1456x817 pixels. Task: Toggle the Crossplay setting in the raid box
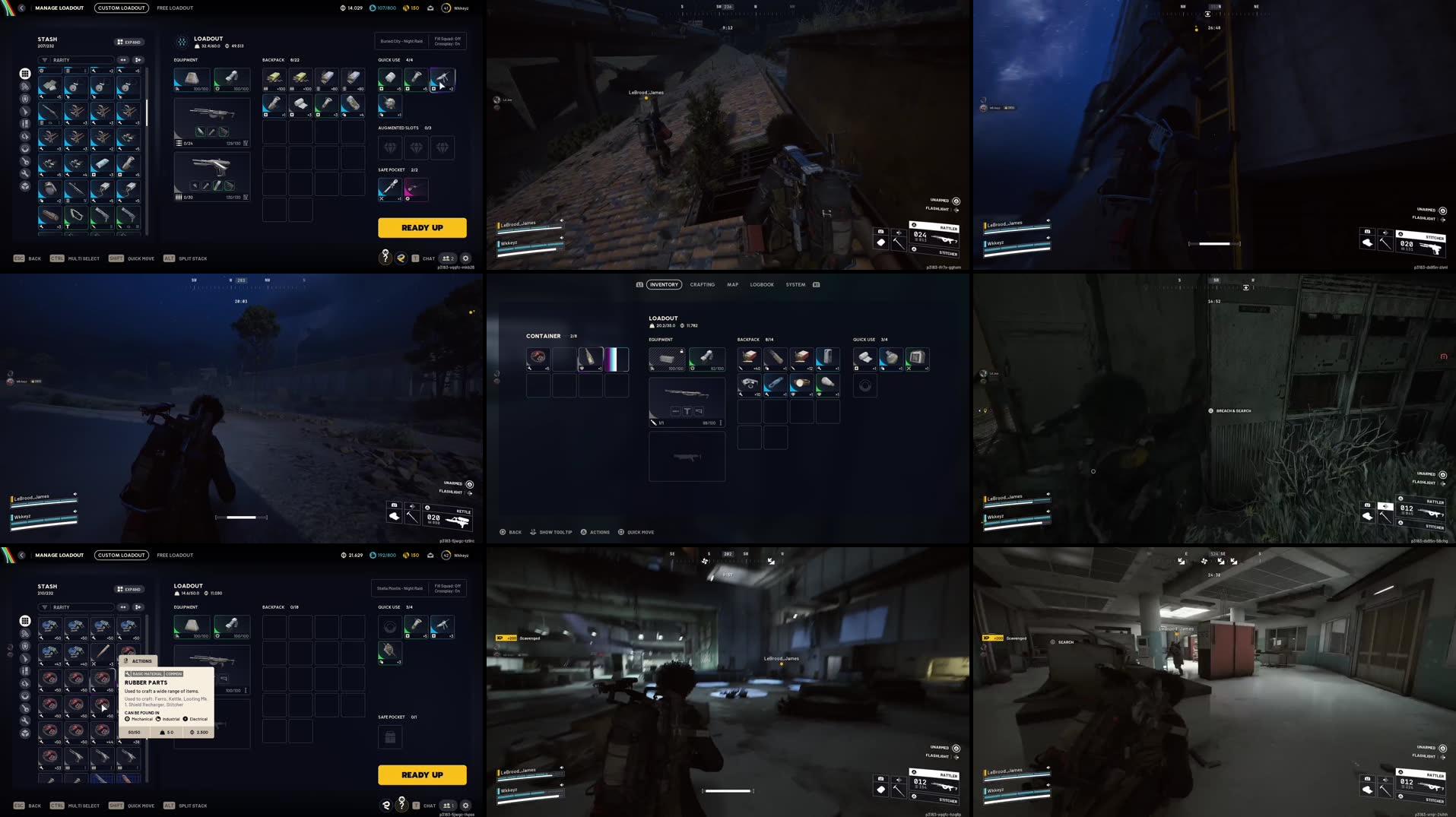(x=446, y=44)
